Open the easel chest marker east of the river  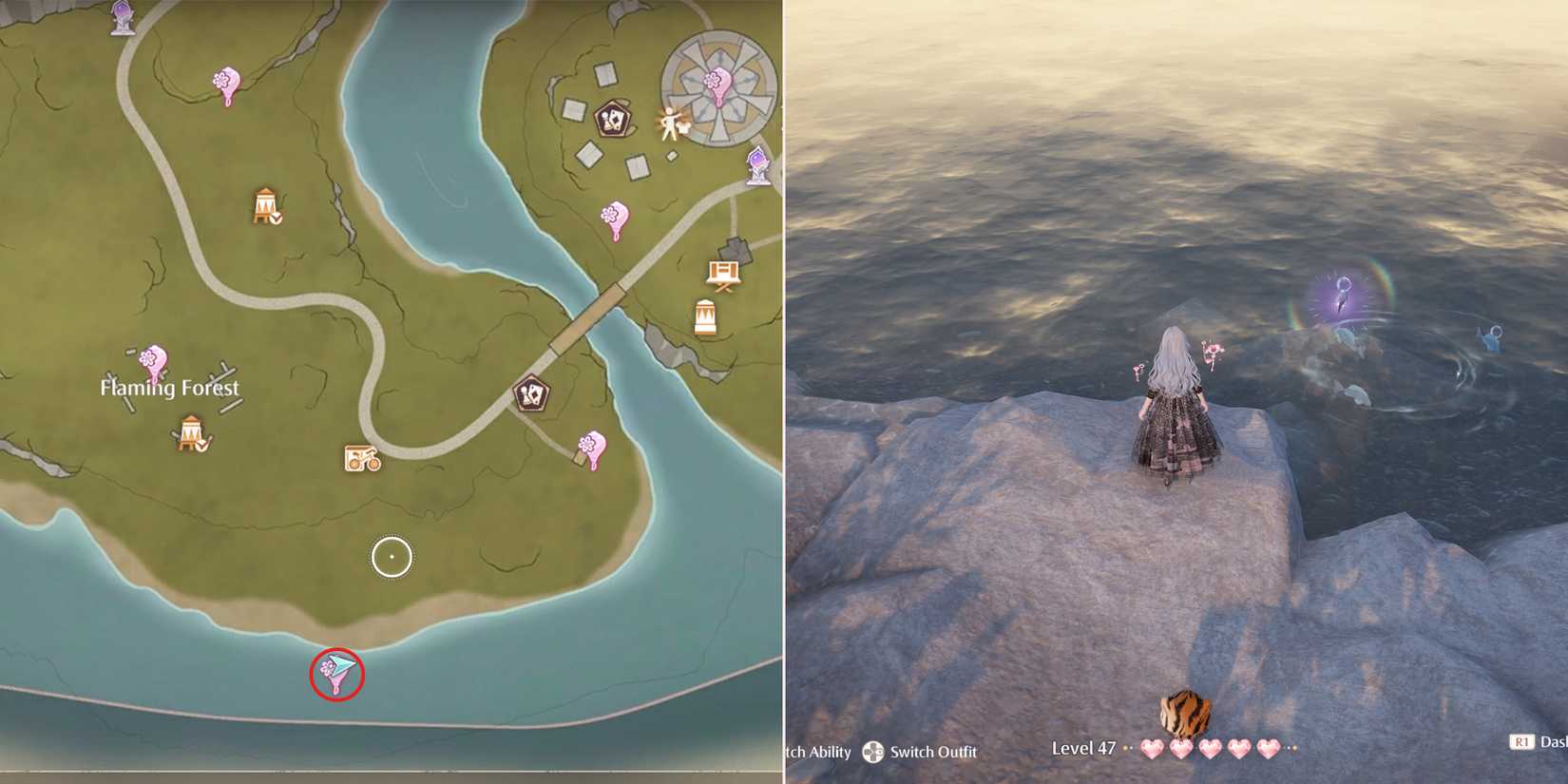pyautogui.click(x=723, y=272)
